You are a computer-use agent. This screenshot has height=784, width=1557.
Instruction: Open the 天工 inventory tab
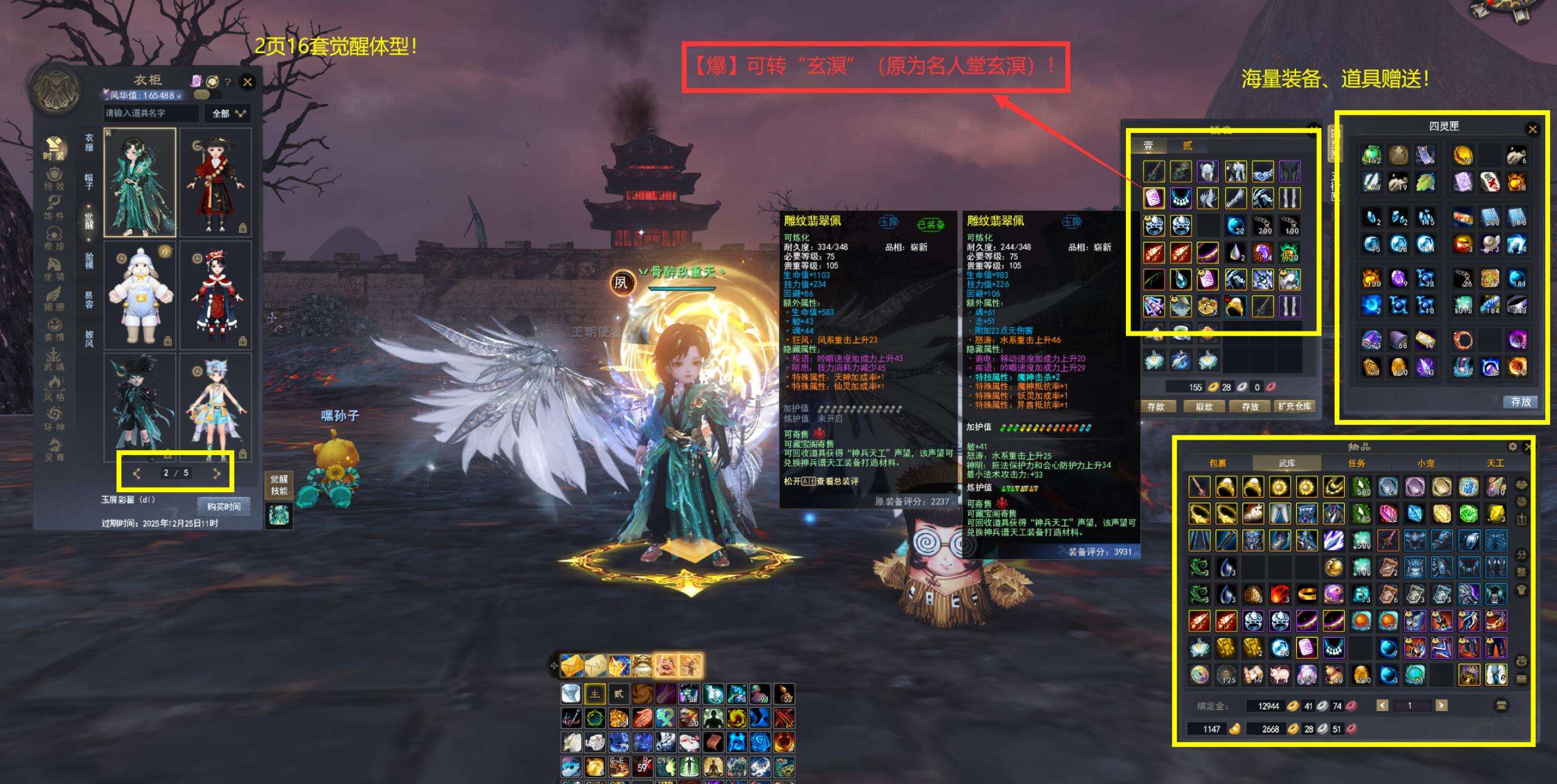[1495, 463]
